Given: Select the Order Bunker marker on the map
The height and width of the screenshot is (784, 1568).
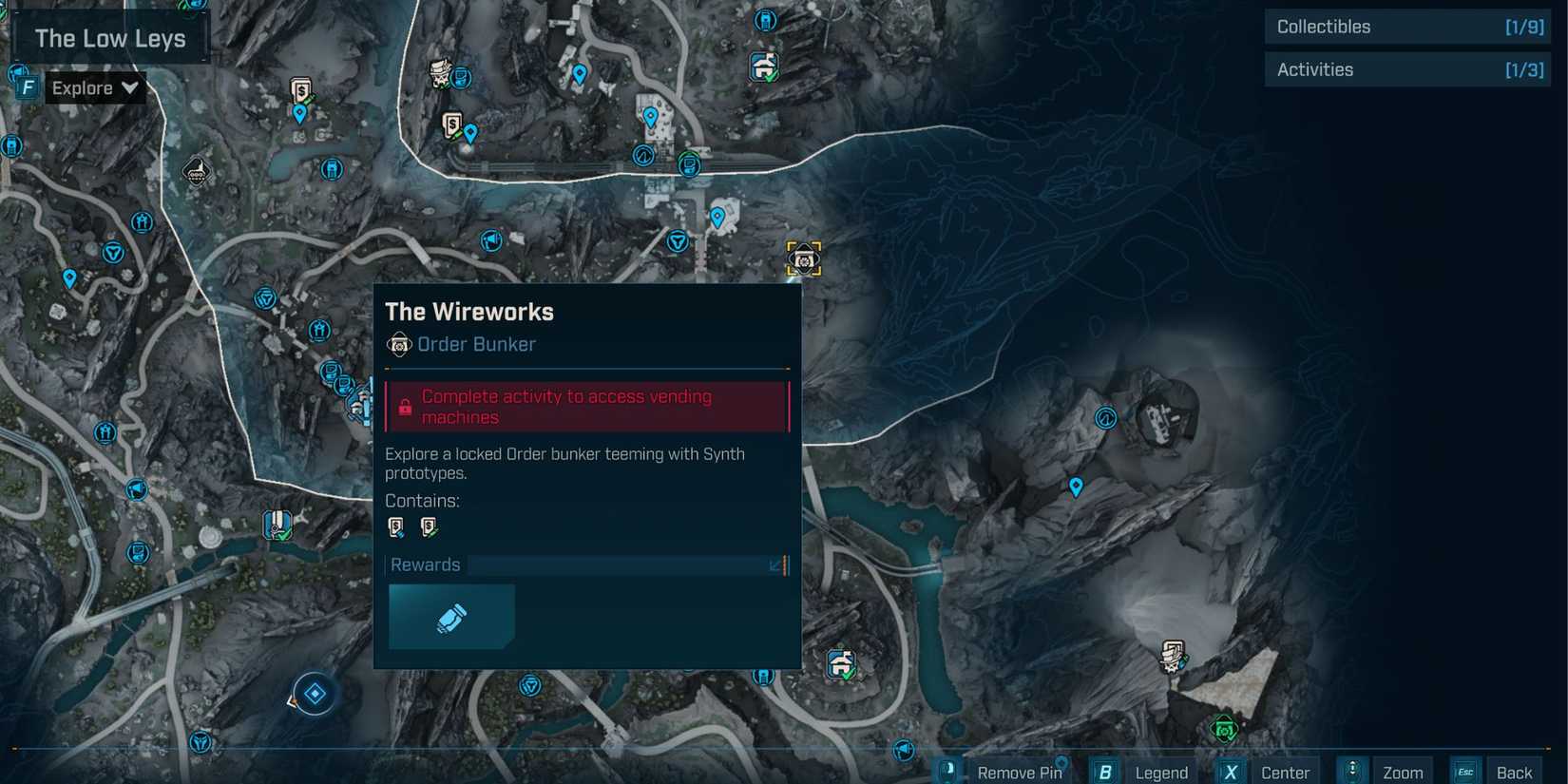Looking at the screenshot, I should [803, 258].
